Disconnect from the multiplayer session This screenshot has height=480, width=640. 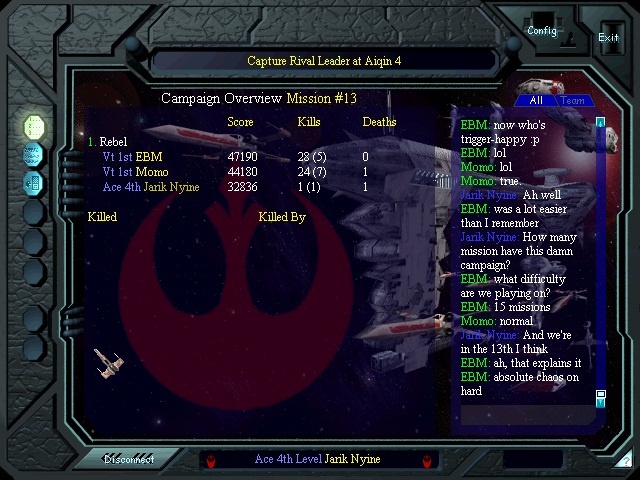[x=129, y=459]
